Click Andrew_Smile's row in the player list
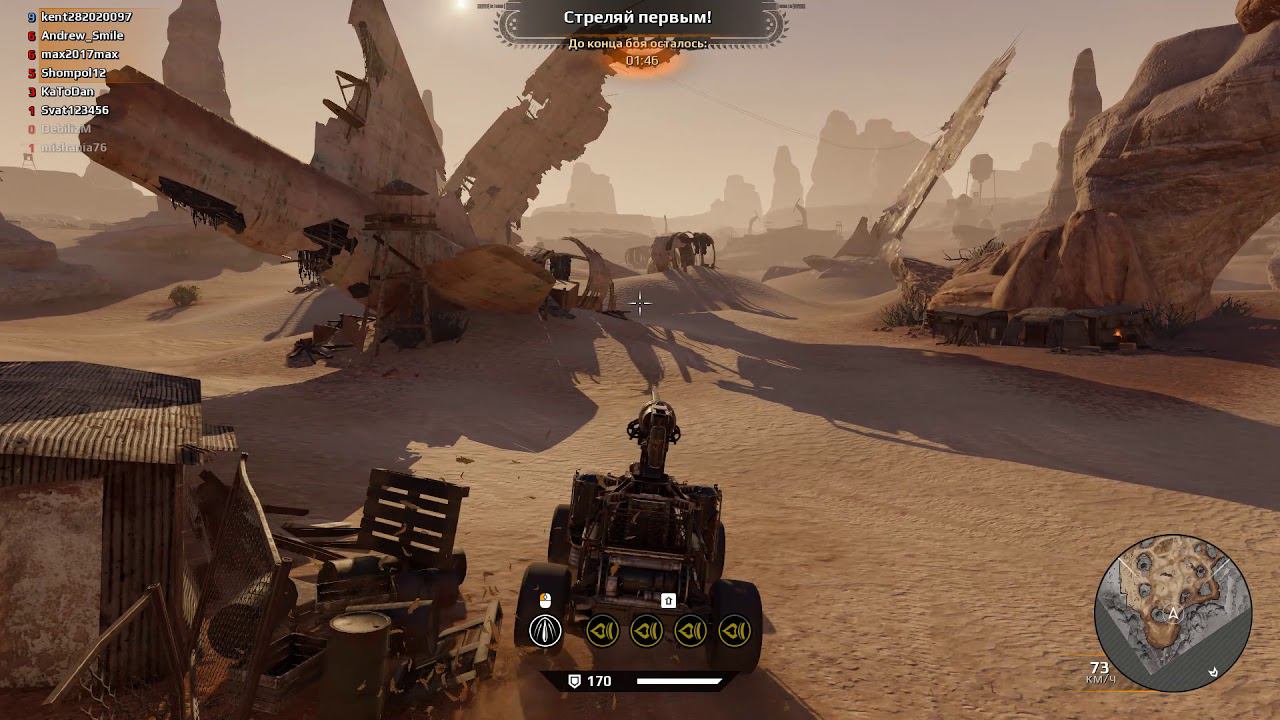Image resolution: width=1280 pixels, height=720 pixels. (82, 36)
